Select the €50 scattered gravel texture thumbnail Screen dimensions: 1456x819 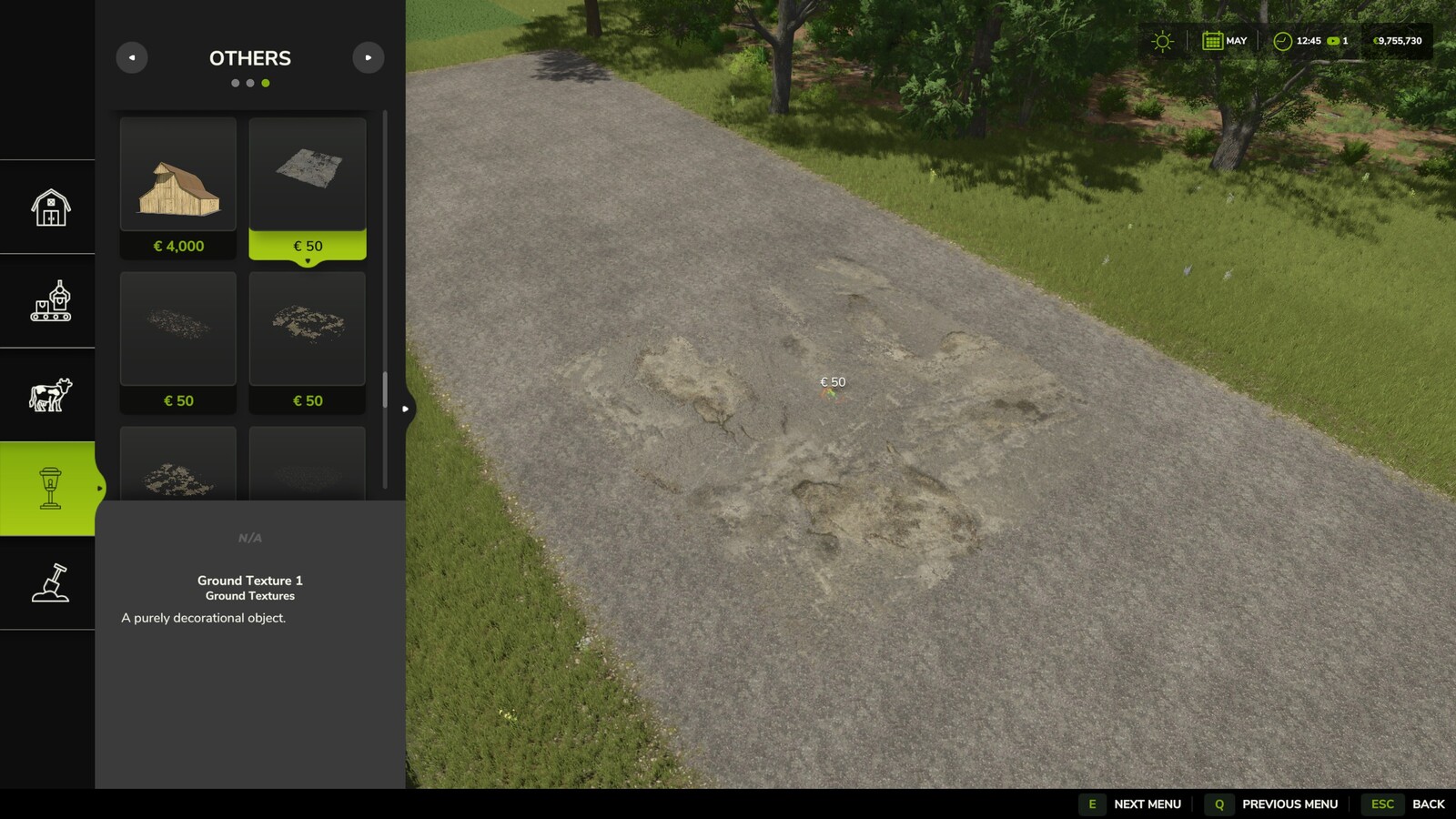coord(178,329)
